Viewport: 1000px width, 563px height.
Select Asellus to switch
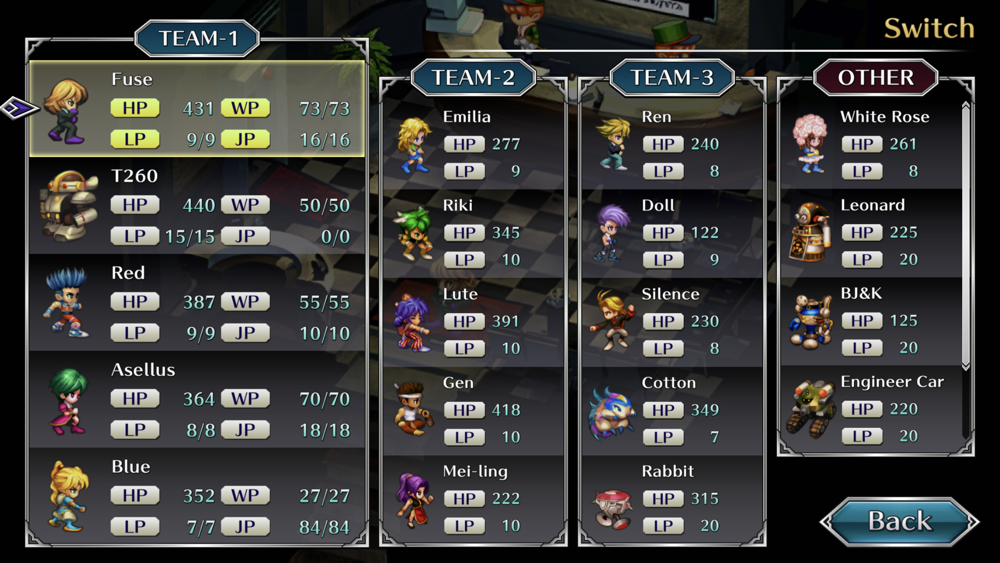pos(198,399)
